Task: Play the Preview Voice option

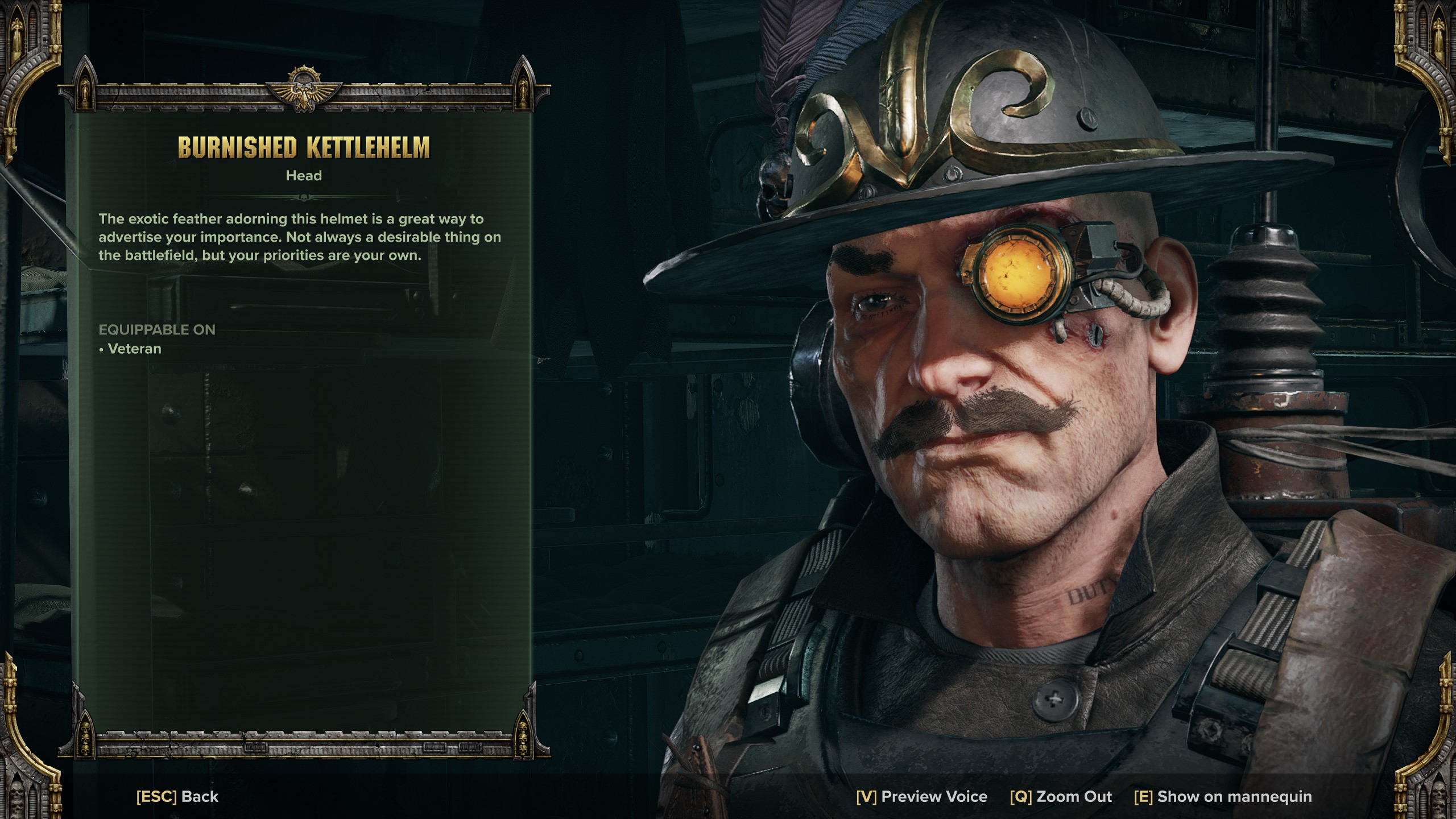Action: [921, 796]
